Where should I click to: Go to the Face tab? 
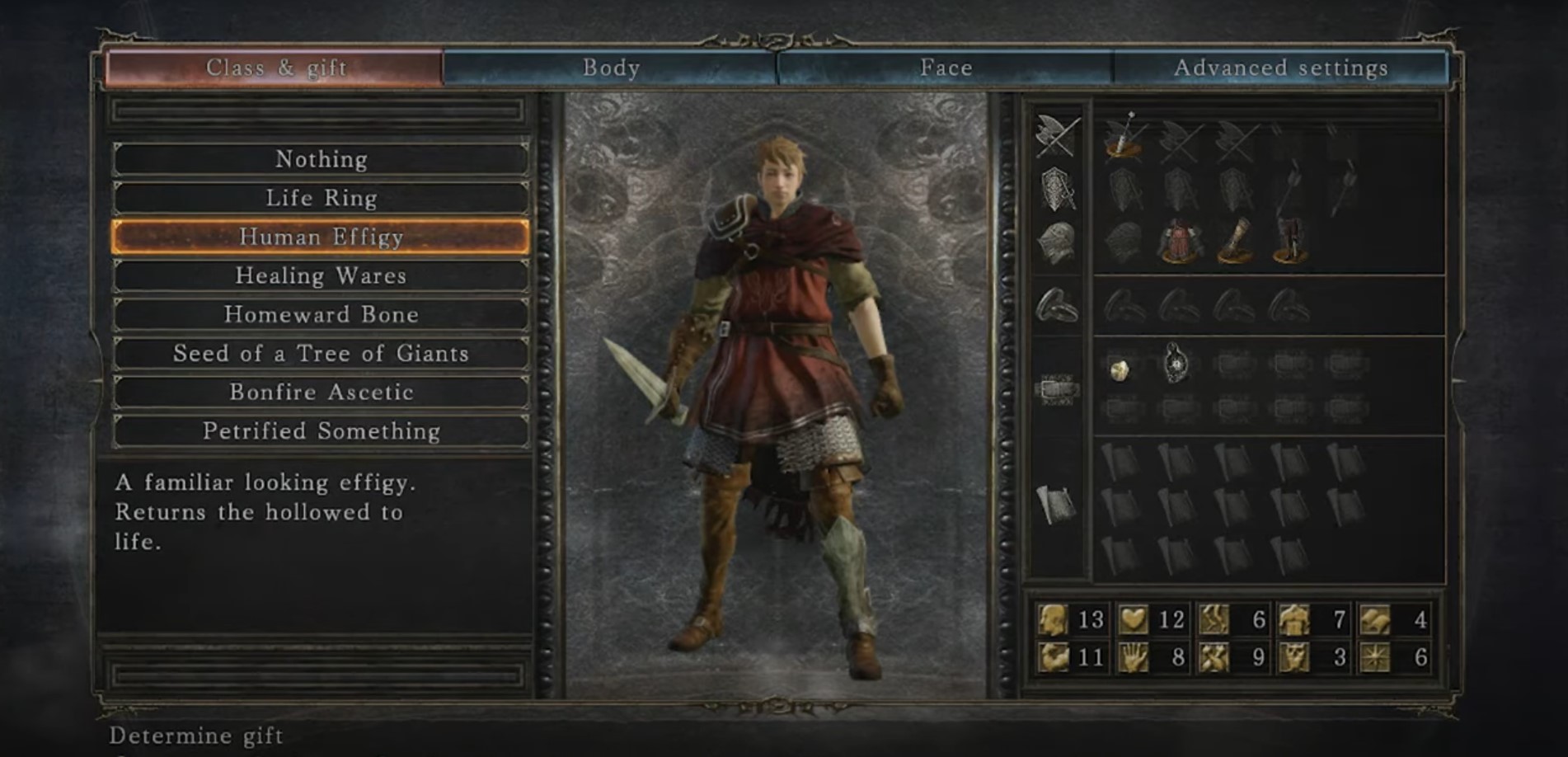(x=945, y=68)
